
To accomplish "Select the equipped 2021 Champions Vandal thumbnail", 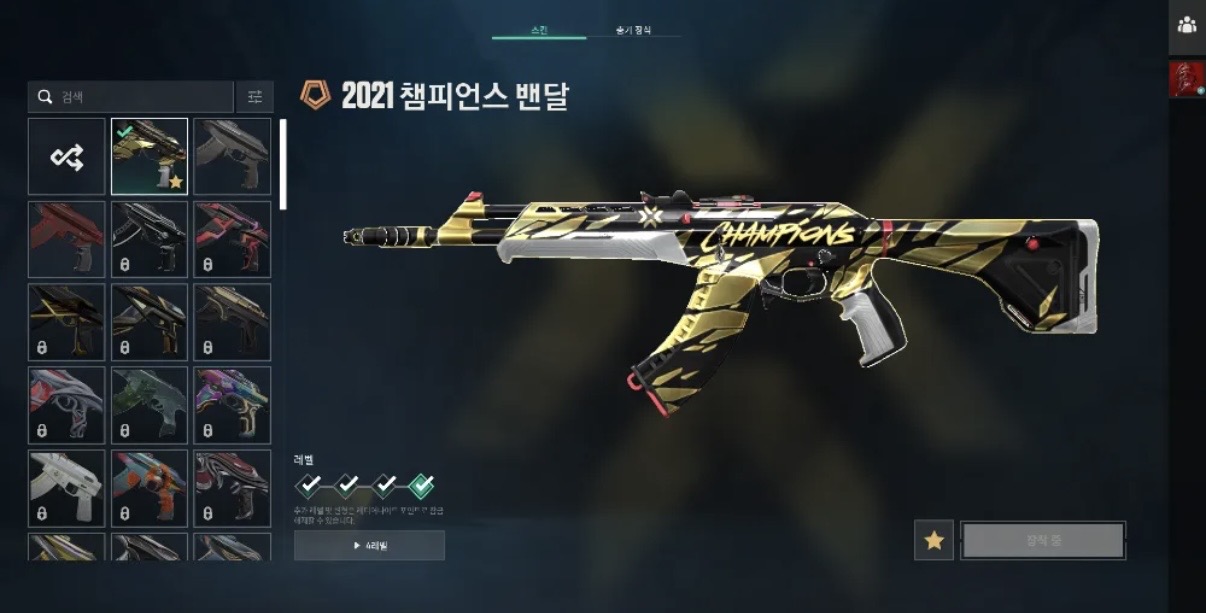I will coord(150,157).
